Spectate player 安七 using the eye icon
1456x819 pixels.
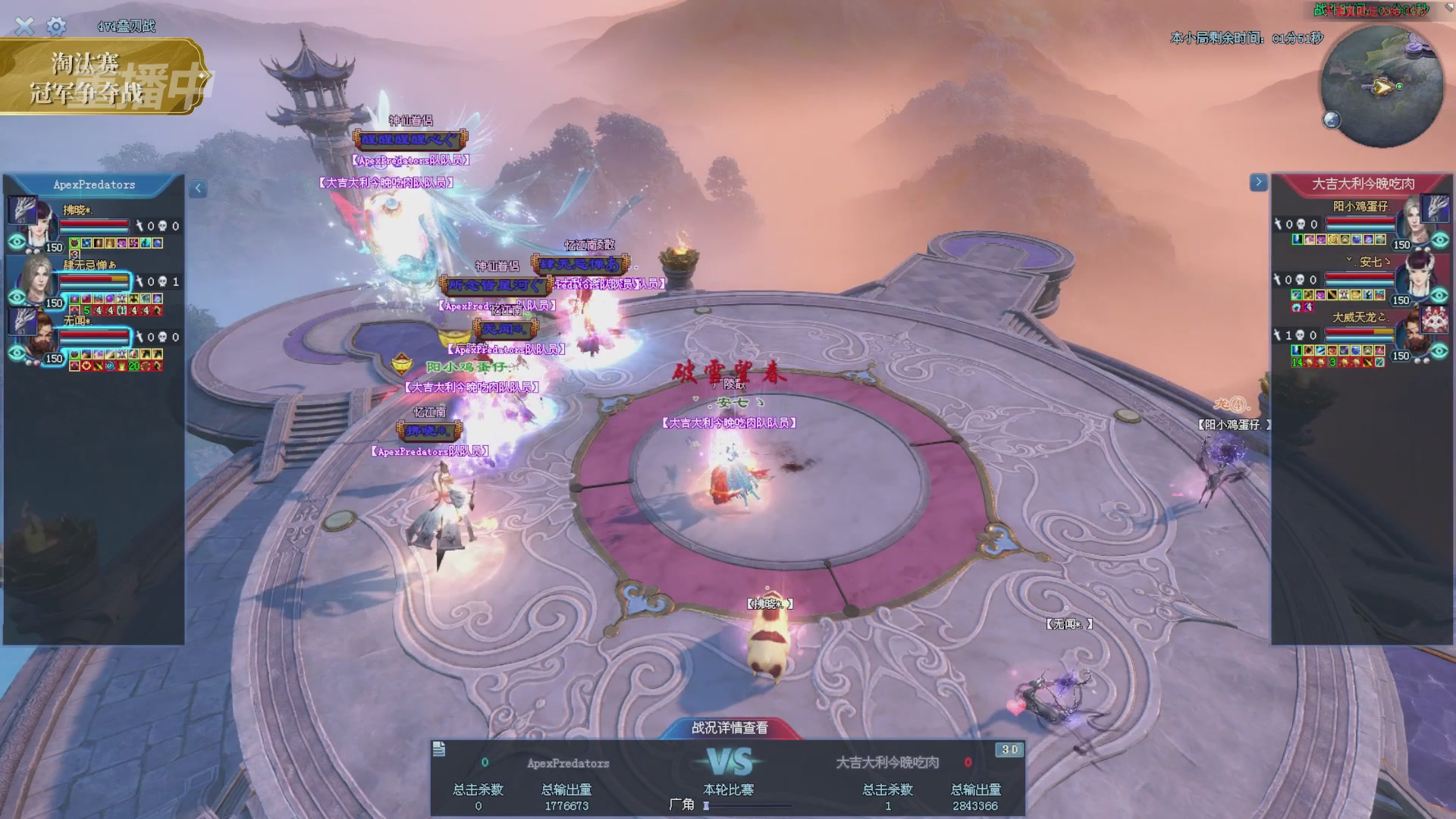coord(1440,296)
